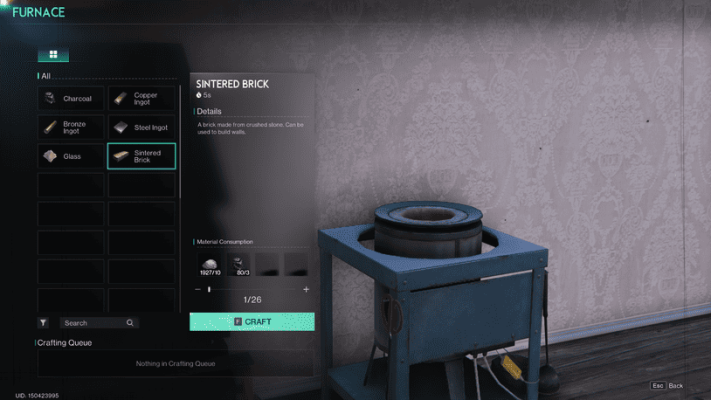Switch to the grid category tab
The image size is (711, 400).
[x=53, y=55]
